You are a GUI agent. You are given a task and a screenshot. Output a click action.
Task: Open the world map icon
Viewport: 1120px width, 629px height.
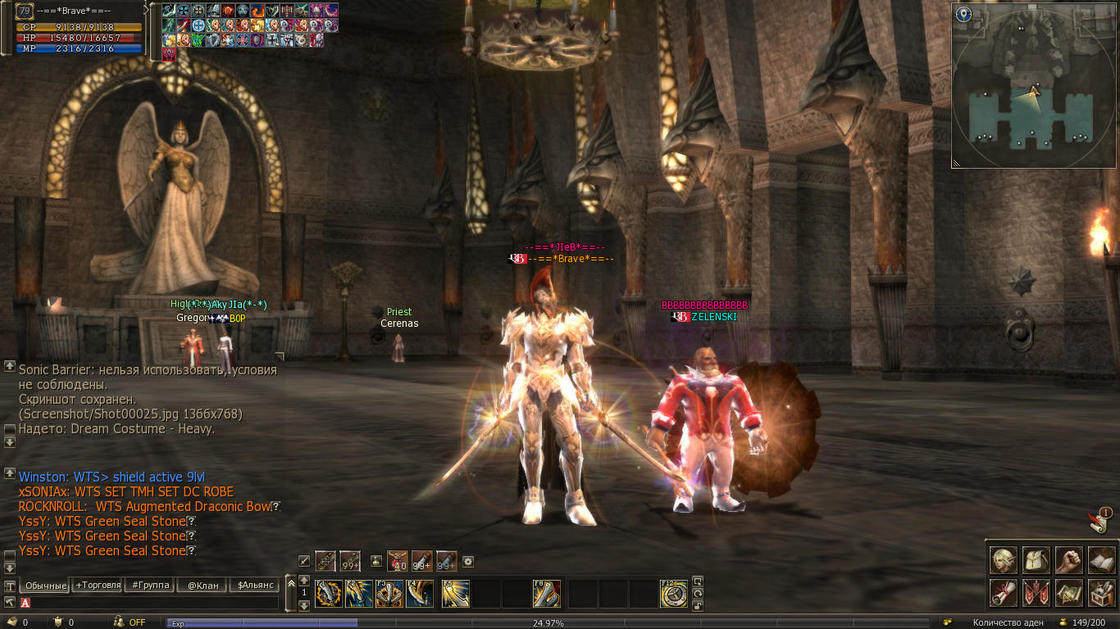(x=1069, y=593)
